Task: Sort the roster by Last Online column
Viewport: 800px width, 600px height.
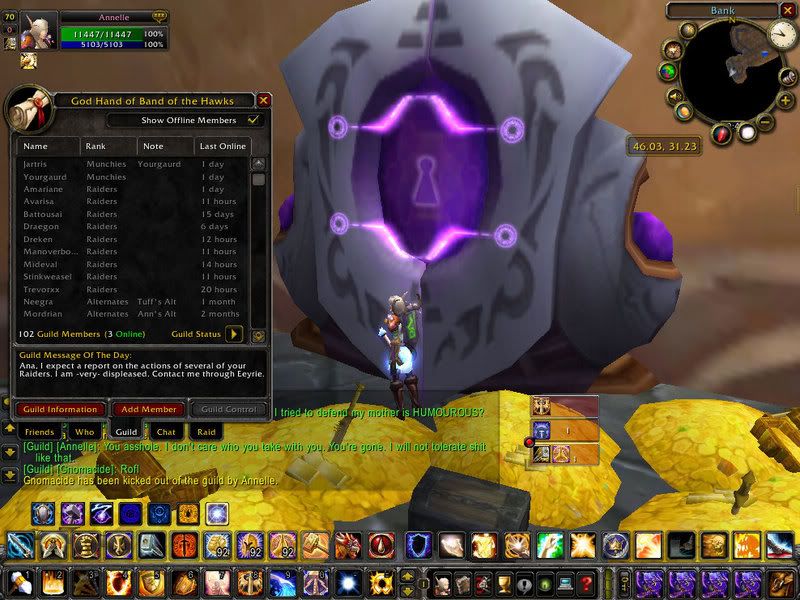Action: click(222, 146)
